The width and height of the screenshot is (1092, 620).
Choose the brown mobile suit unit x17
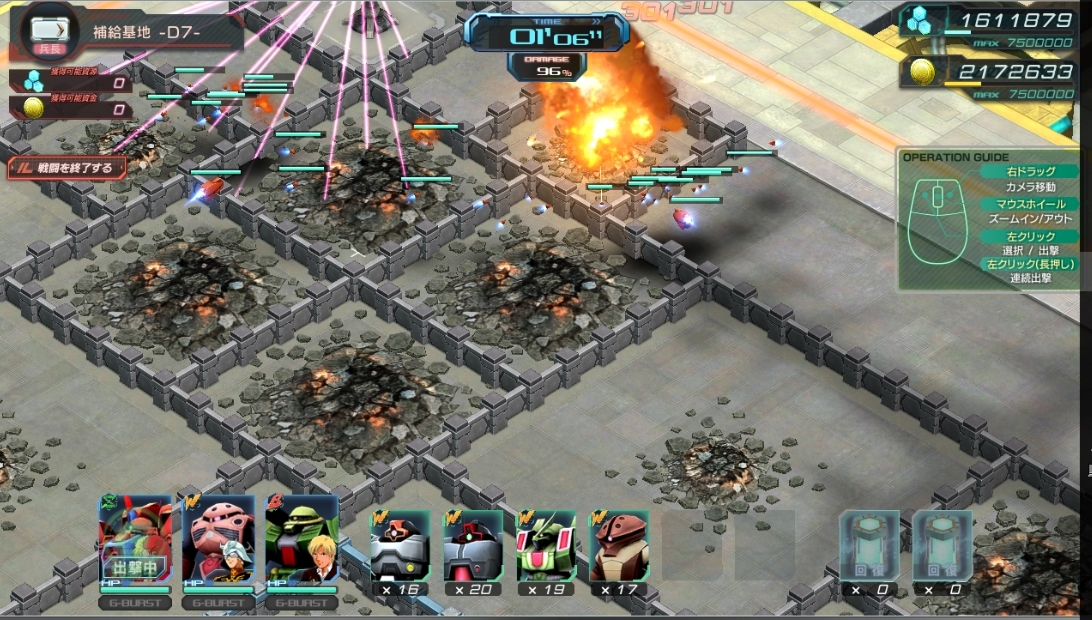(x=619, y=546)
